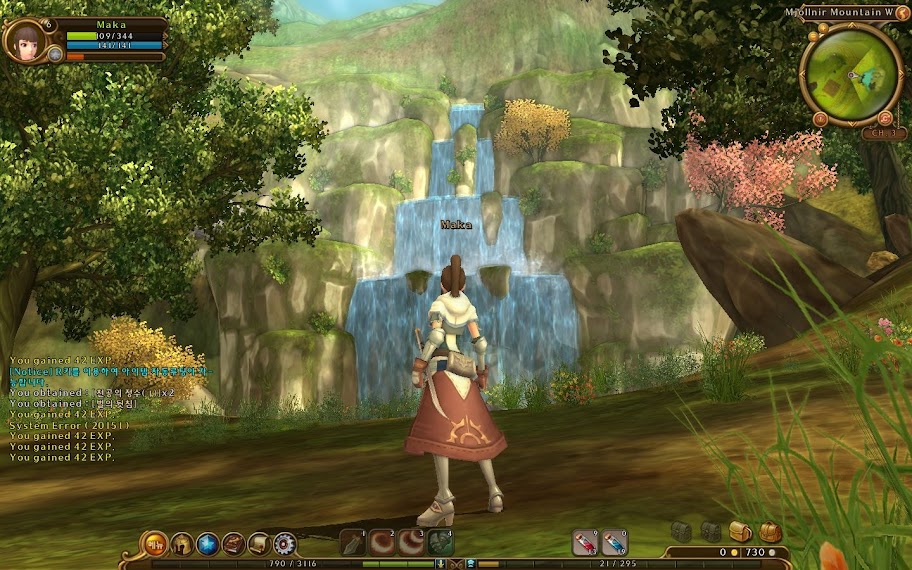912x570 pixels.
Task: Open the orange-brown bag inventory
Action: coord(770,531)
